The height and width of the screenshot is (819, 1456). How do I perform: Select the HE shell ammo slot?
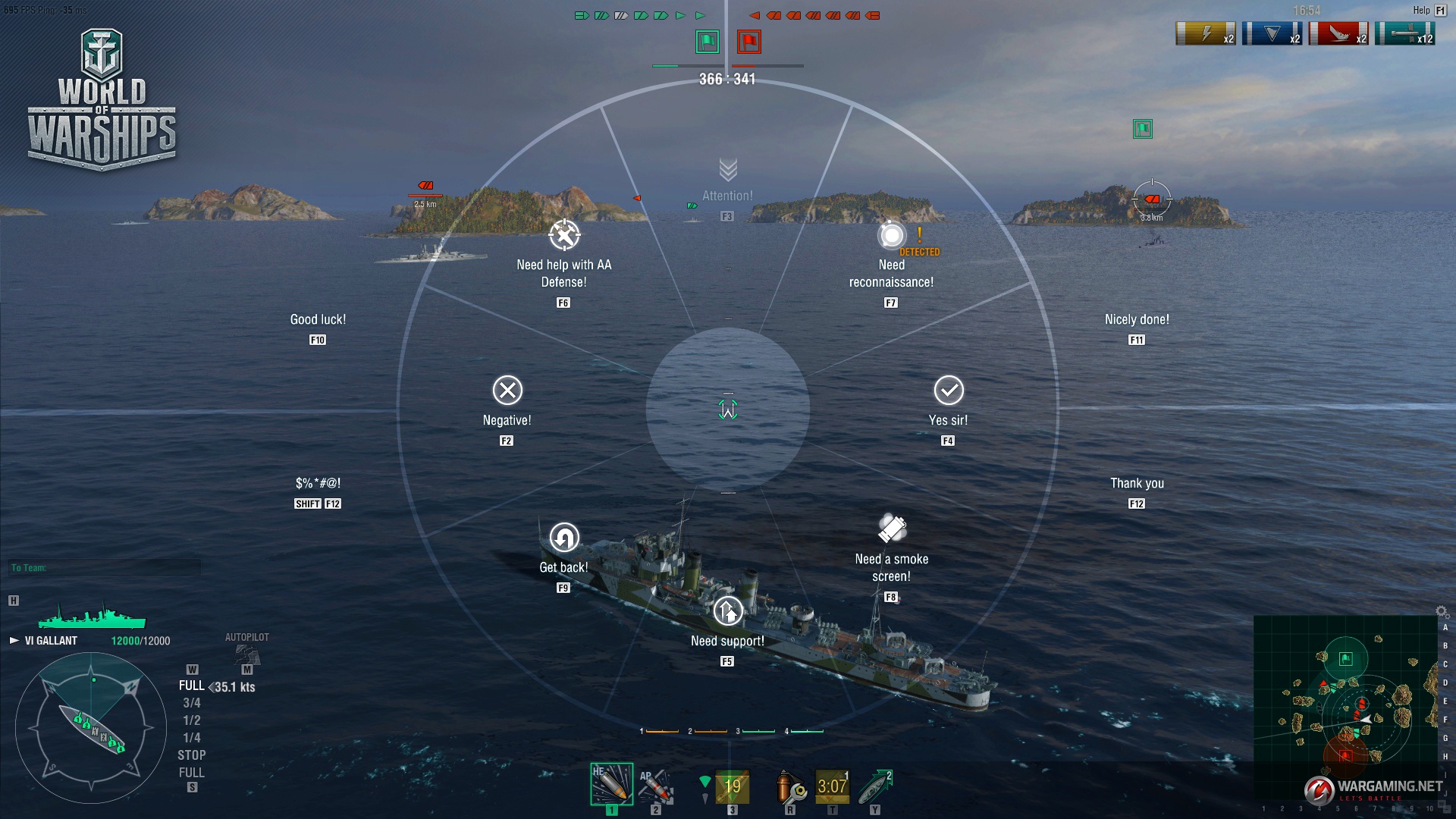tap(611, 784)
